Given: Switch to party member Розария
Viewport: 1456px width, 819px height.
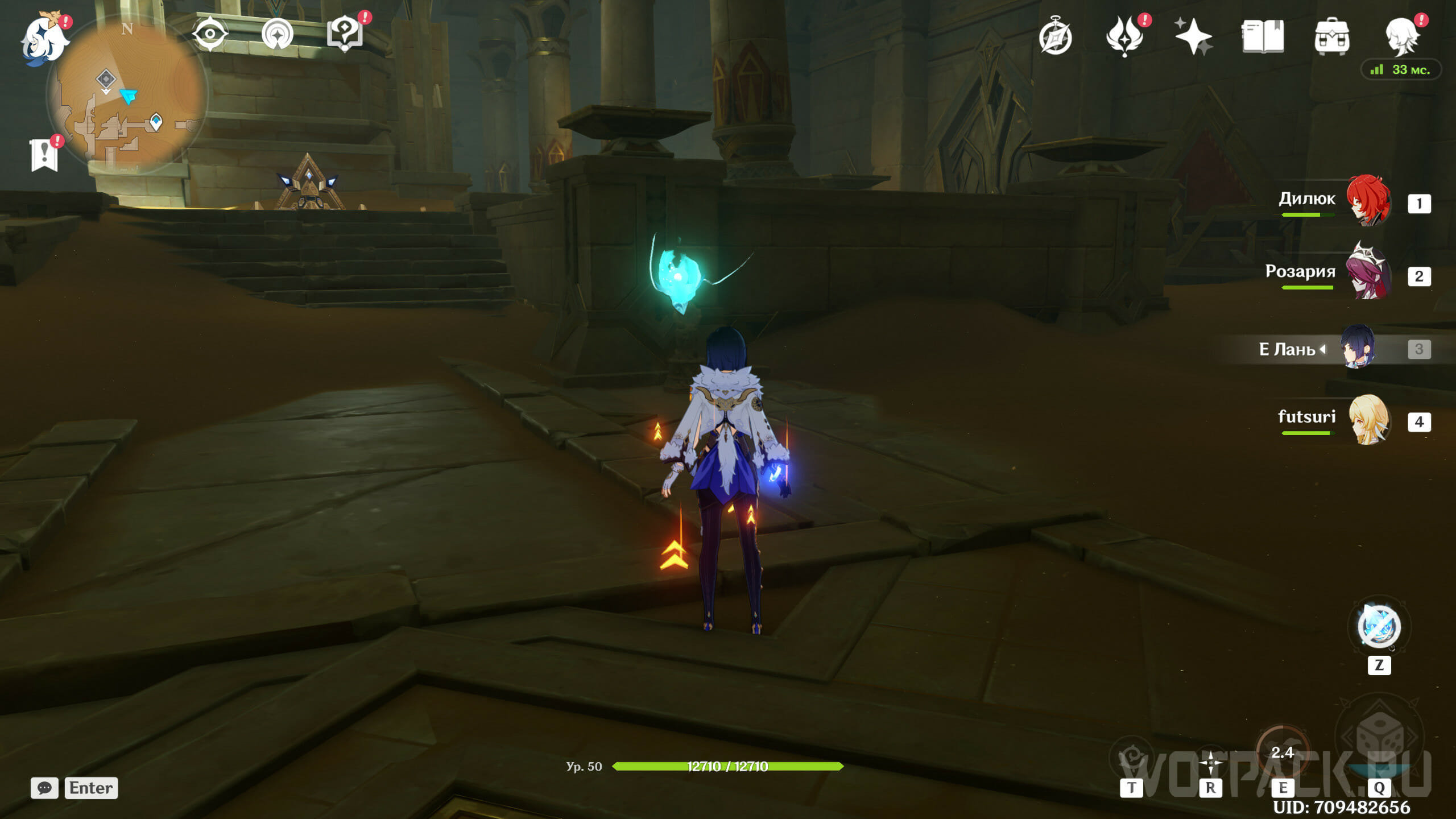Looking at the screenshot, I should (1368, 274).
